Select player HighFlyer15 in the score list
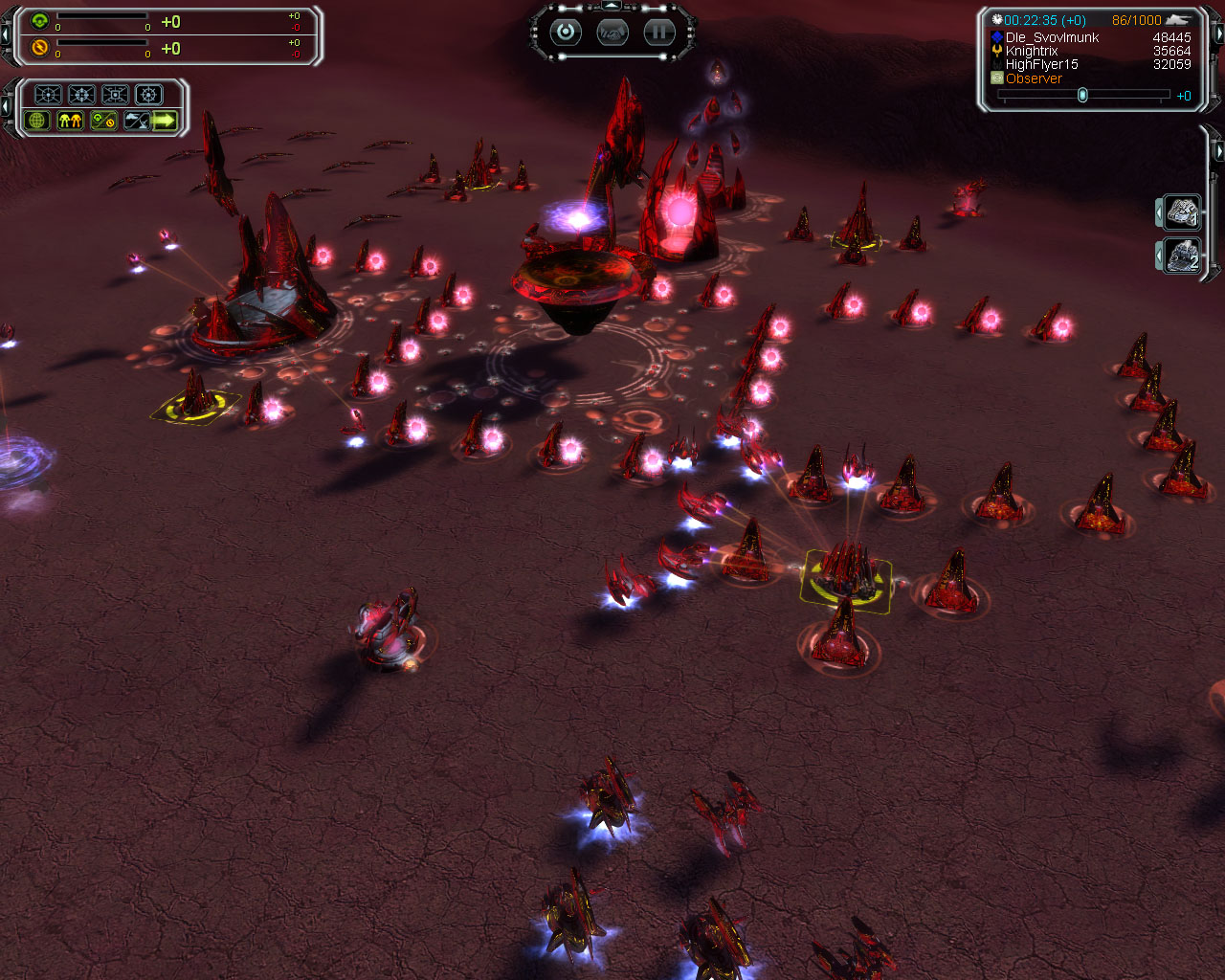This screenshot has width=1225, height=980. pos(1041,64)
